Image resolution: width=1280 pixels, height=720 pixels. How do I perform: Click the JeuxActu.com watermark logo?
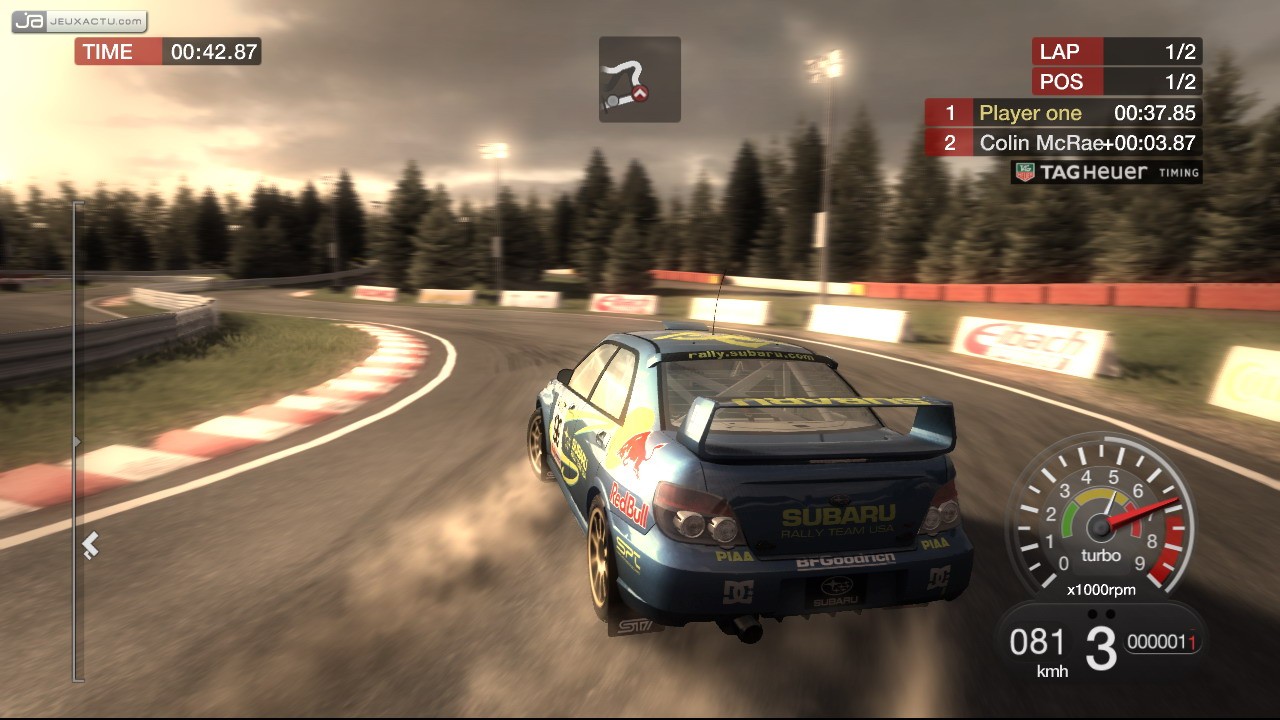click(x=80, y=21)
